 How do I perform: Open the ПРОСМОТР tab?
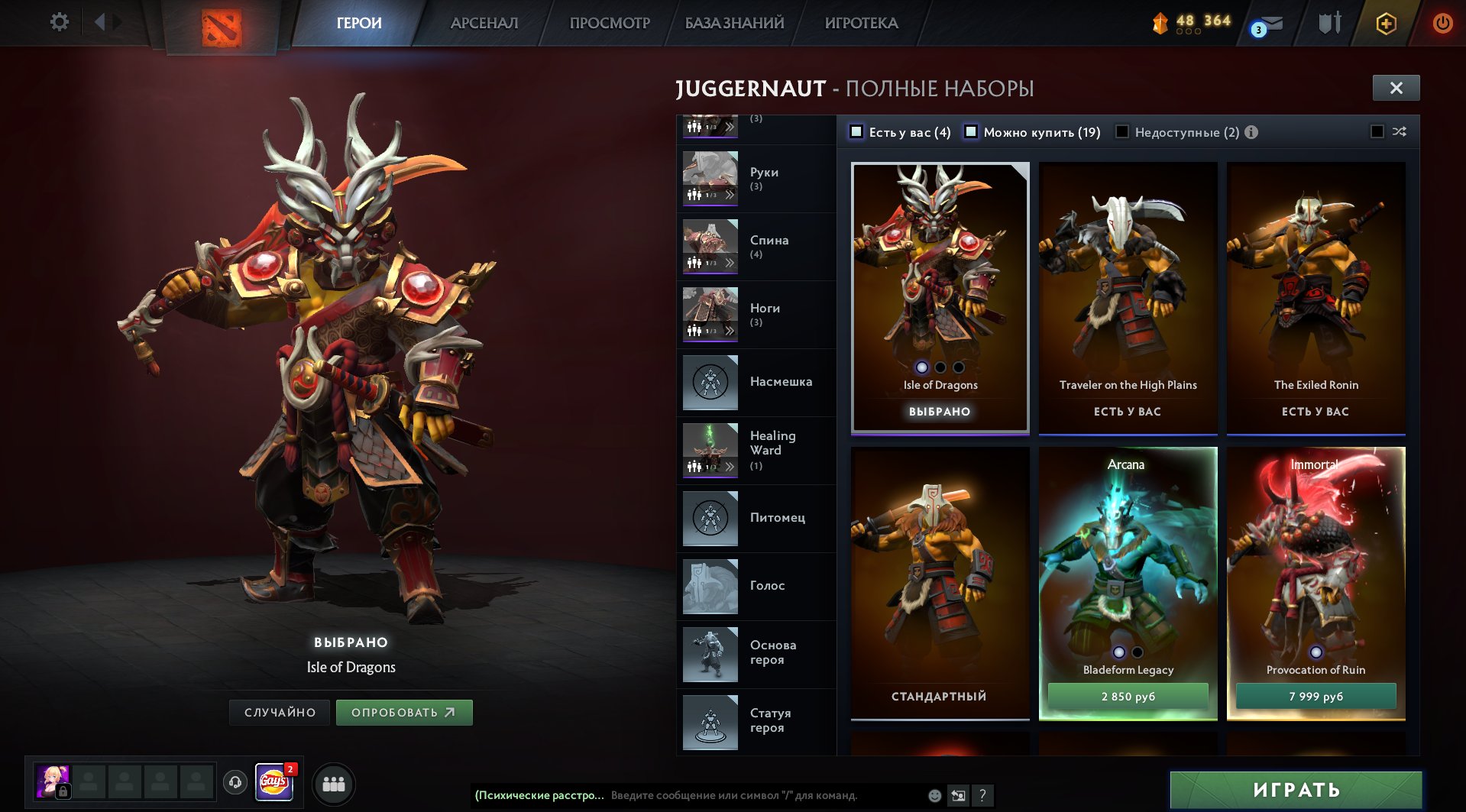pyautogui.click(x=610, y=23)
